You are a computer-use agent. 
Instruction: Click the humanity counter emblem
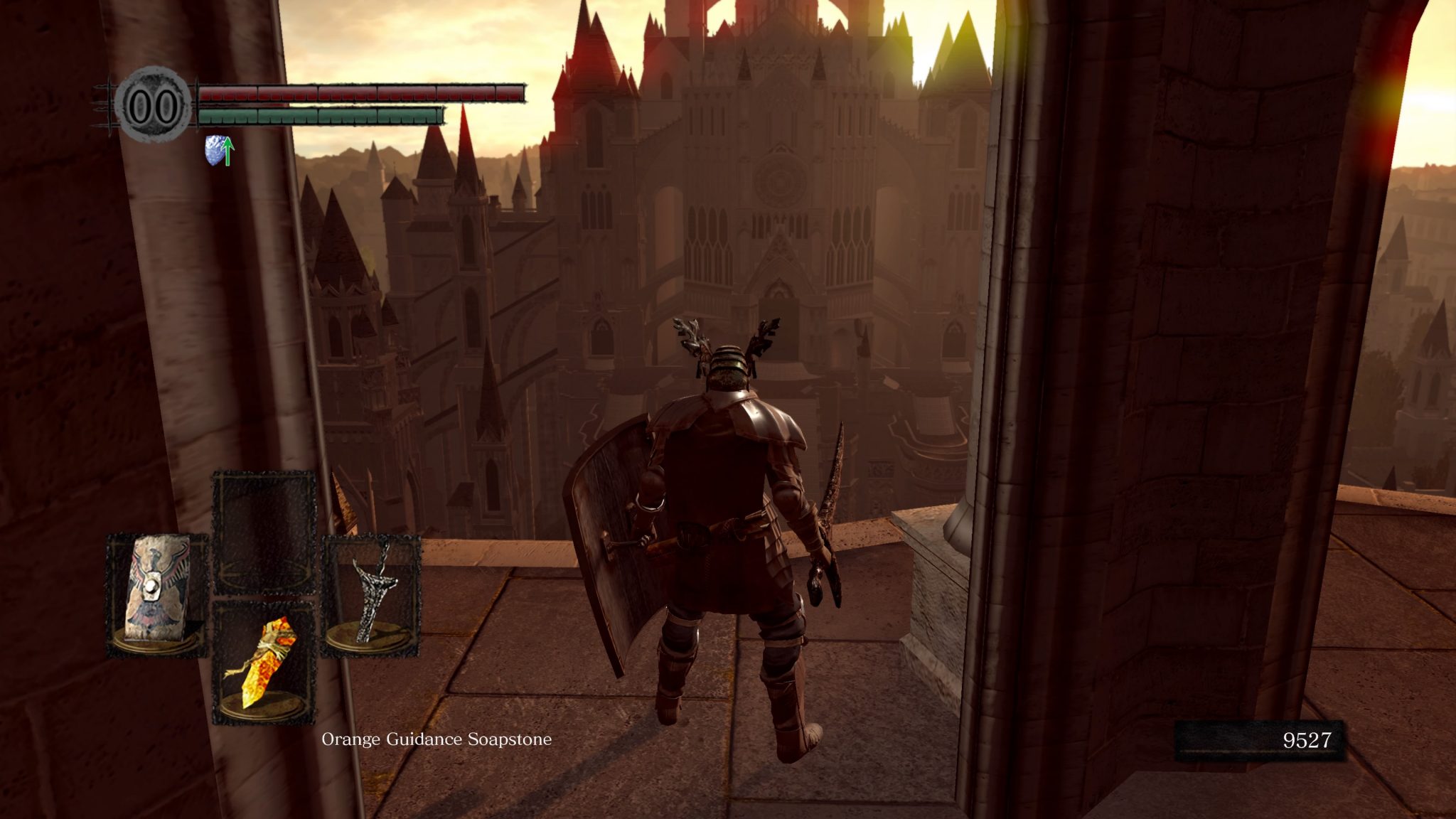[154, 106]
